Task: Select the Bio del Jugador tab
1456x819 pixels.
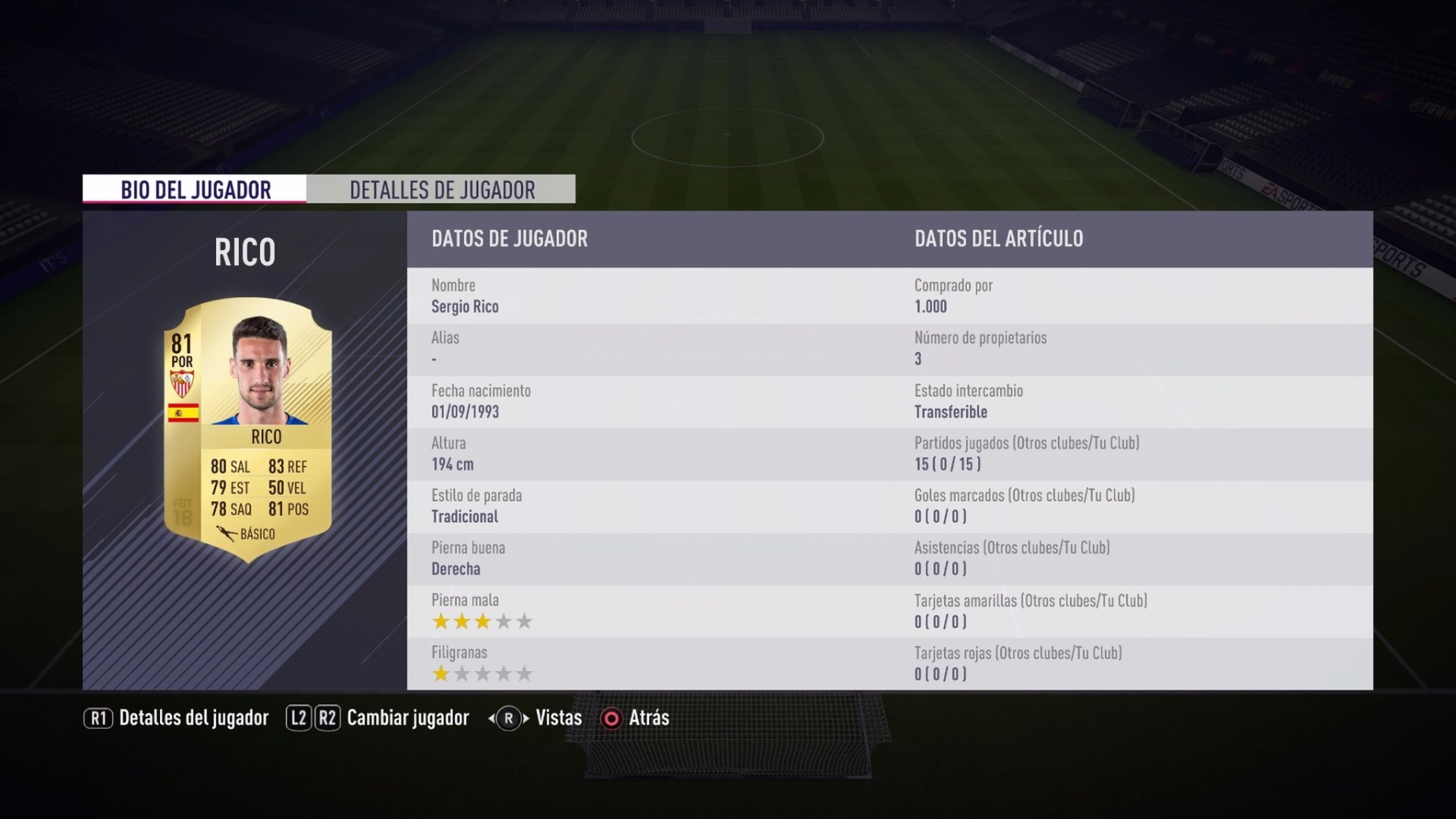Action: pyautogui.click(x=195, y=190)
